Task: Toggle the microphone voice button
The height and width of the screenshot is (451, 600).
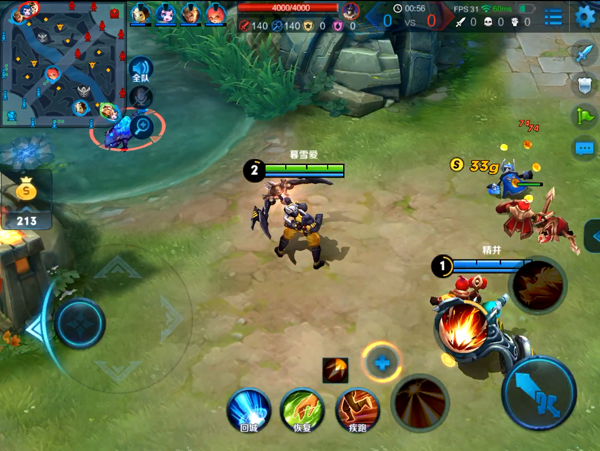Action: (x=142, y=97)
